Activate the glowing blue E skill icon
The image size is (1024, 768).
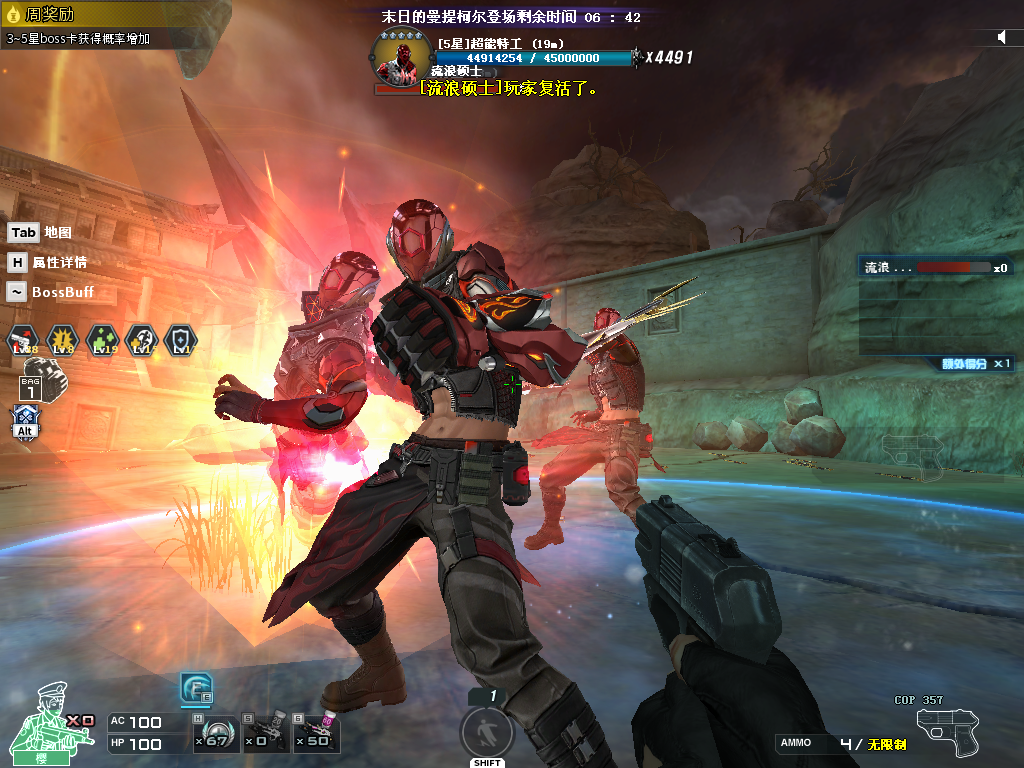(195, 688)
